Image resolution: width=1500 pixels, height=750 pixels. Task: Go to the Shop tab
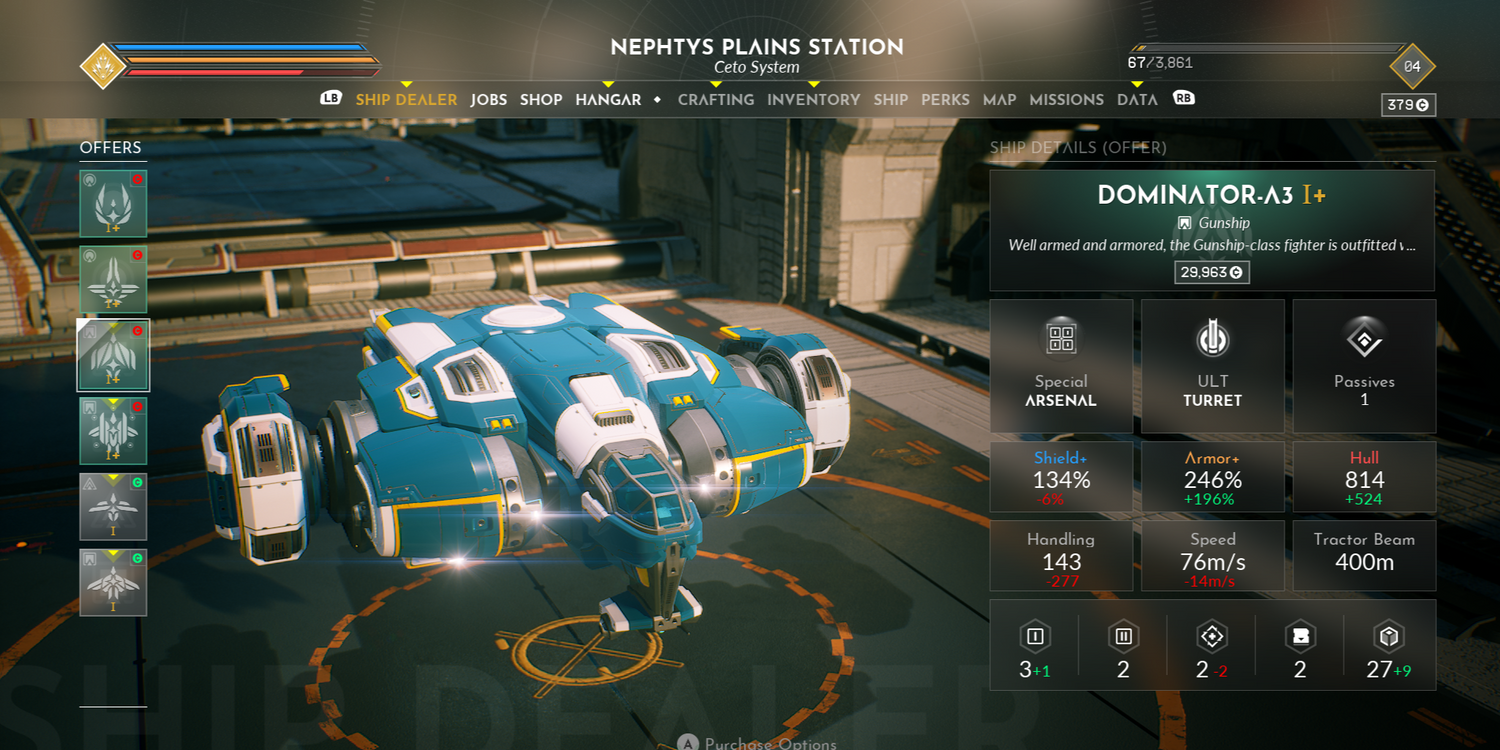[x=541, y=100]
